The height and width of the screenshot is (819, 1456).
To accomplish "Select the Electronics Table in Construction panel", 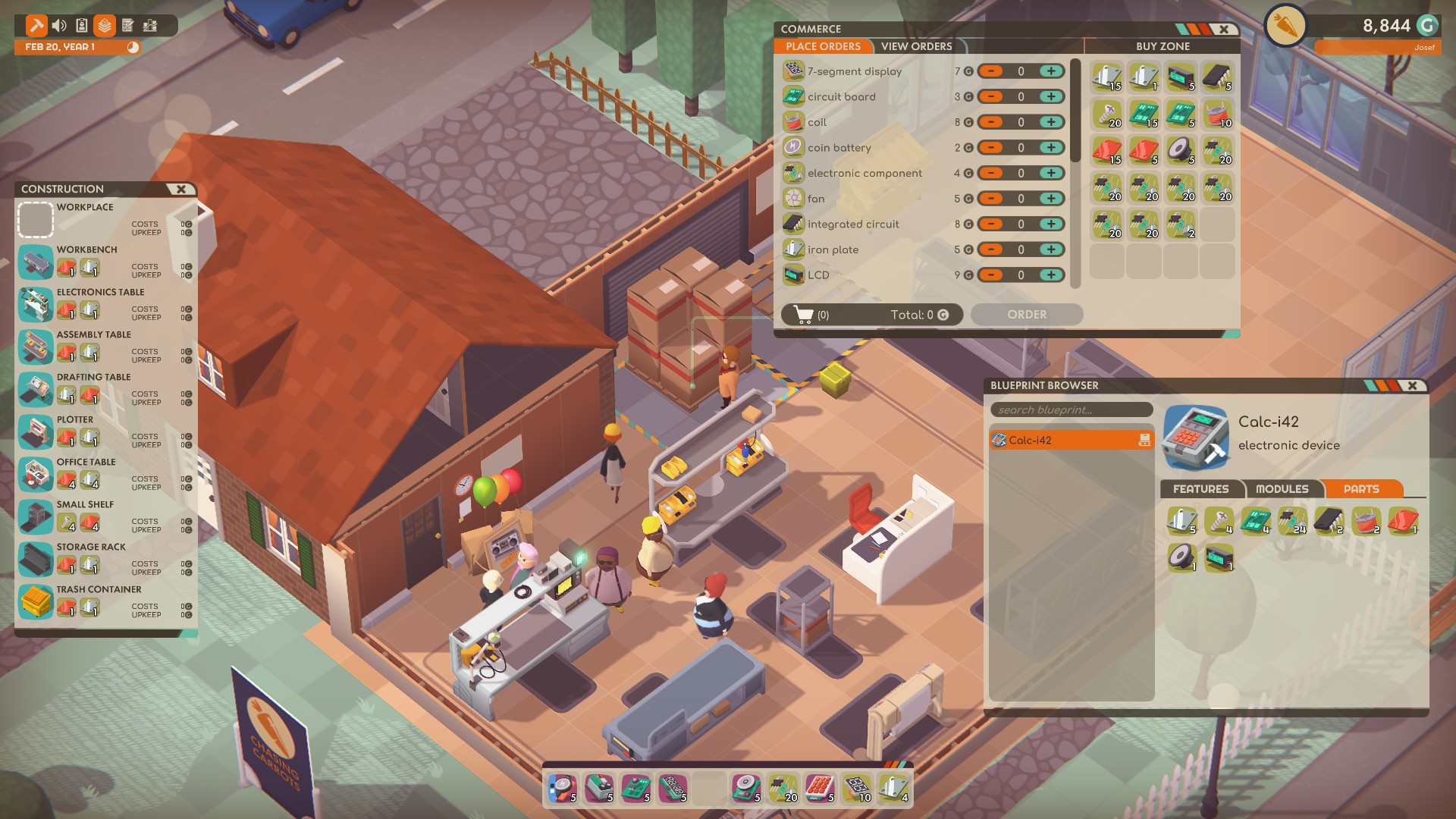I will (36, 306).
